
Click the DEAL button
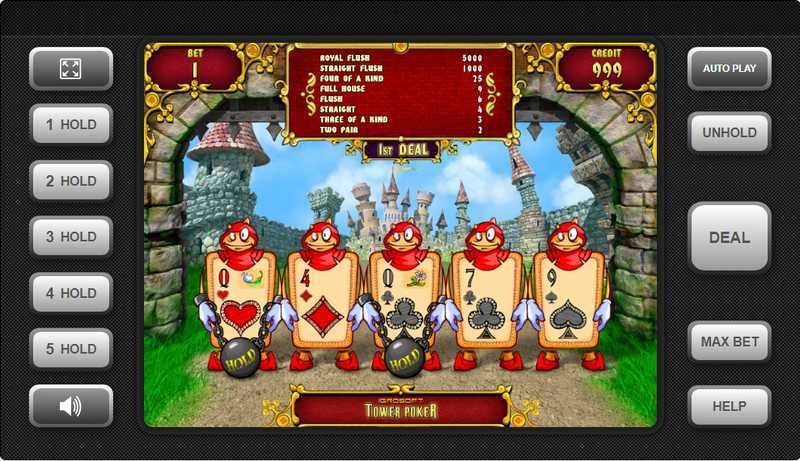coord(729,238)
